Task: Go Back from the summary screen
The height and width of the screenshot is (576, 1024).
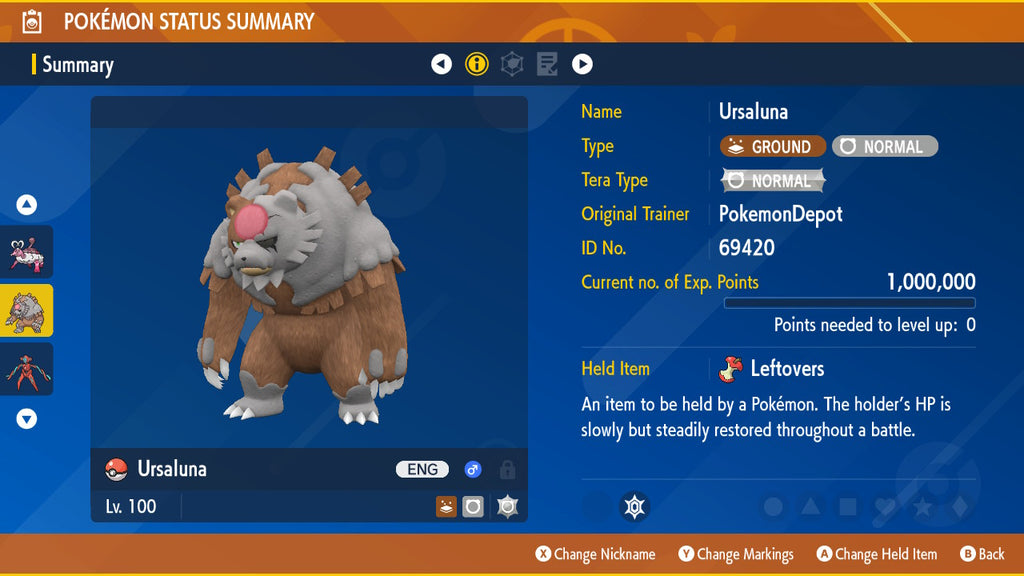Action: tap(982, 554)
